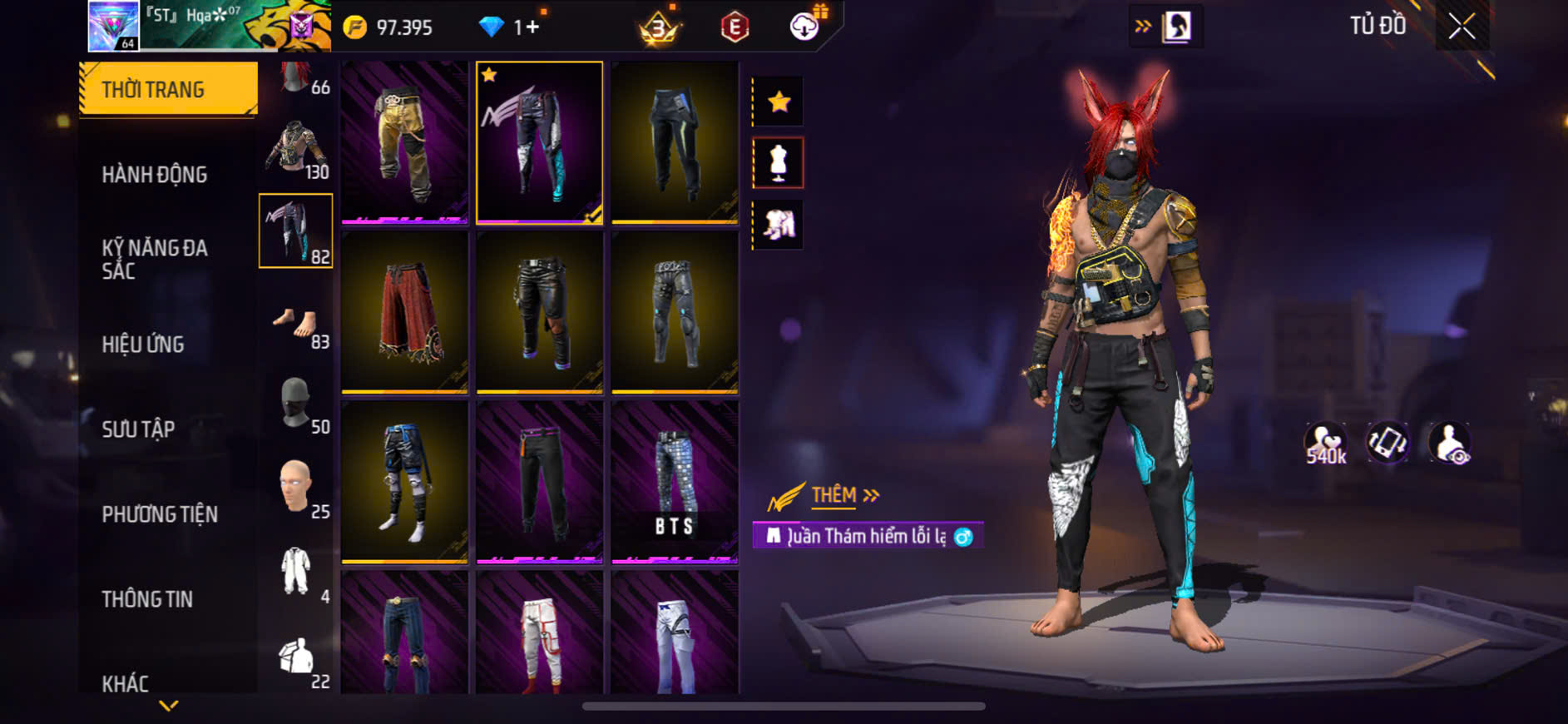Image resolution: width=1568 pixels, height=724 pixels.
Task: Switch to the Hành Động tab
Action: tap(155, 175)
